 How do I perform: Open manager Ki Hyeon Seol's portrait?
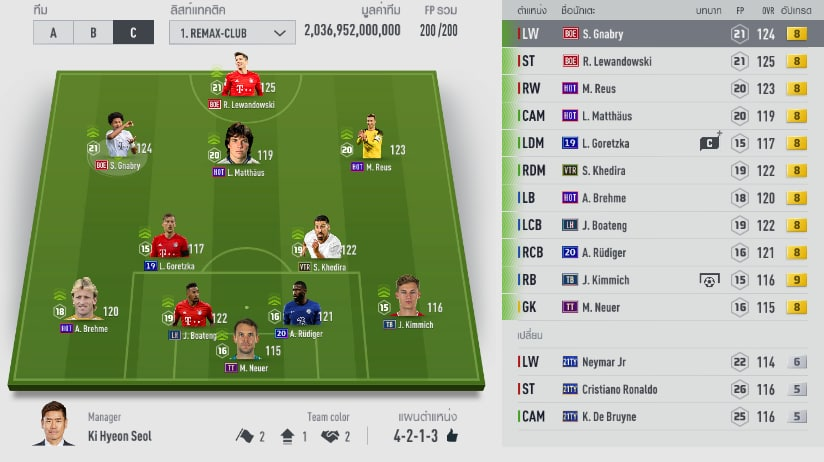pos(55,424)
